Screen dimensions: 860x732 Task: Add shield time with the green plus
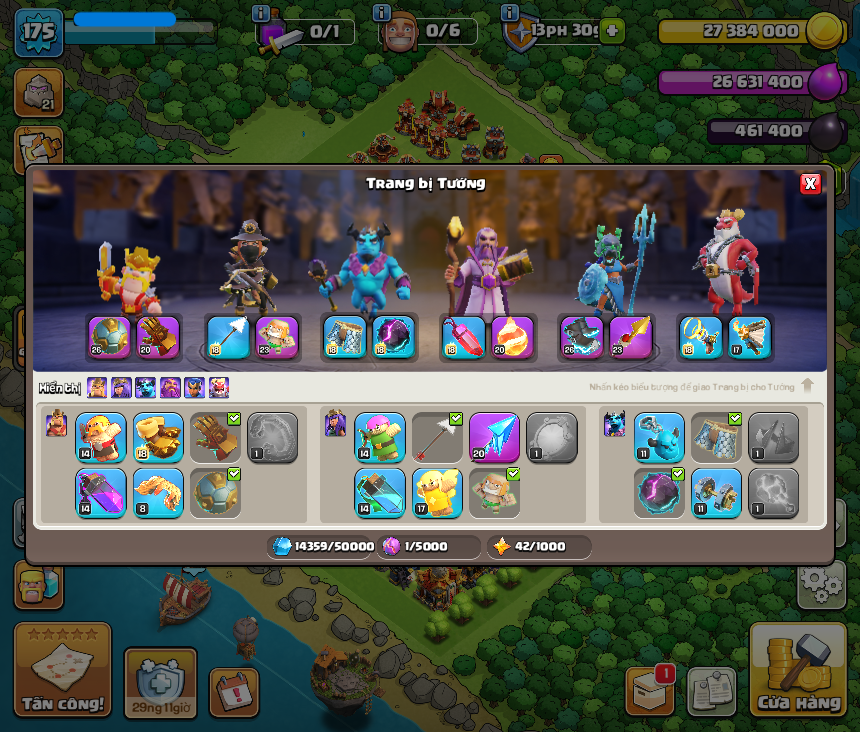[612, 31]
